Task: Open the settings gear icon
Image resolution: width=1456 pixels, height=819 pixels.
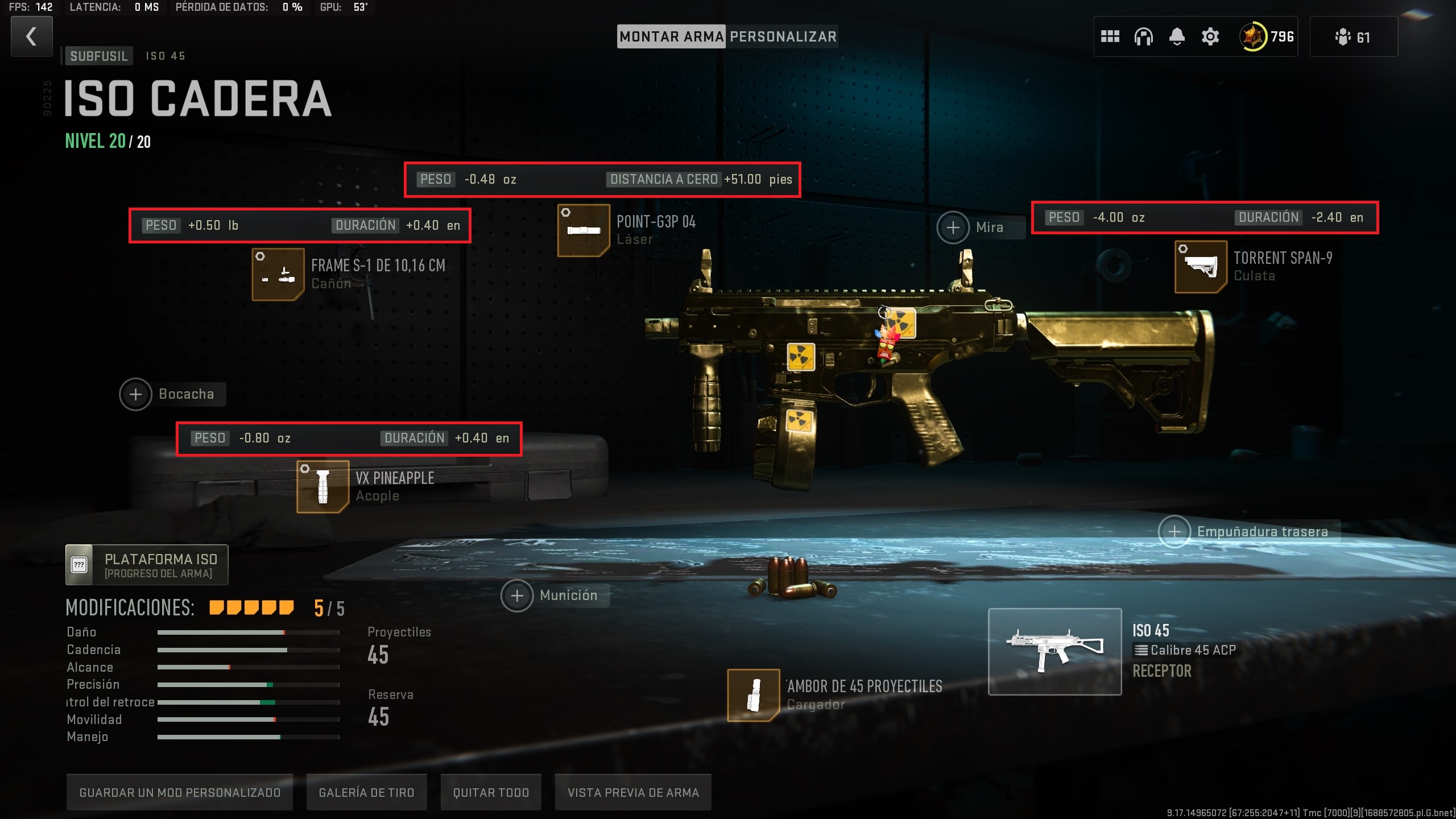Action: 1209,36
